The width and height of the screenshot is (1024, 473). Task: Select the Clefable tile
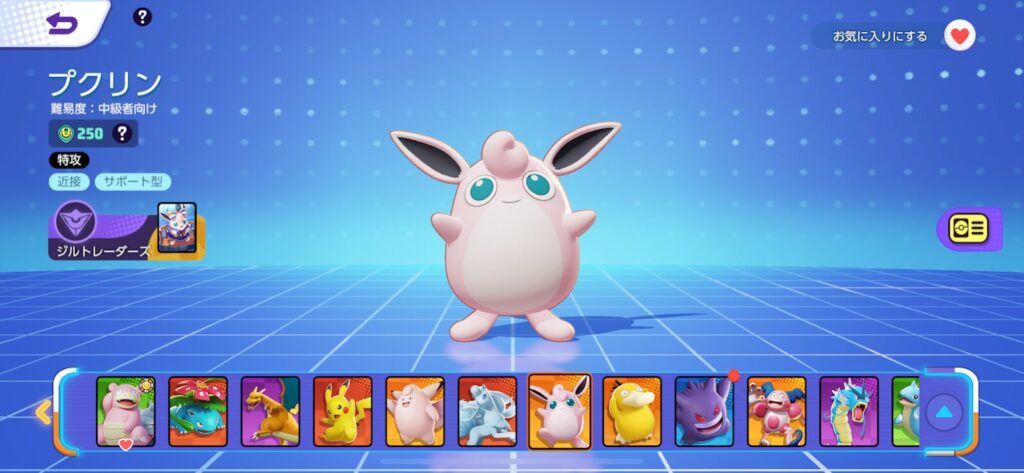415,411
